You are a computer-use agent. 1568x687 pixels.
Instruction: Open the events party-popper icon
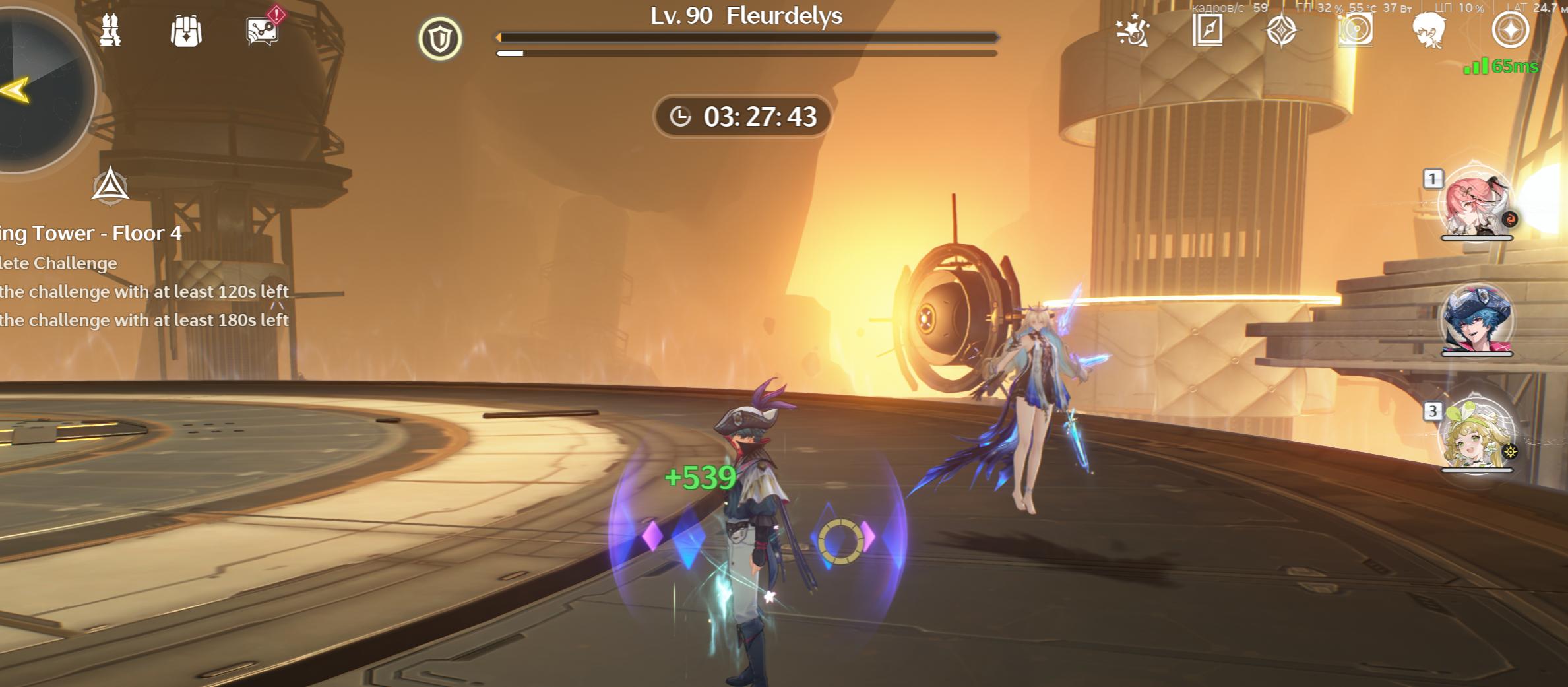1133,30
